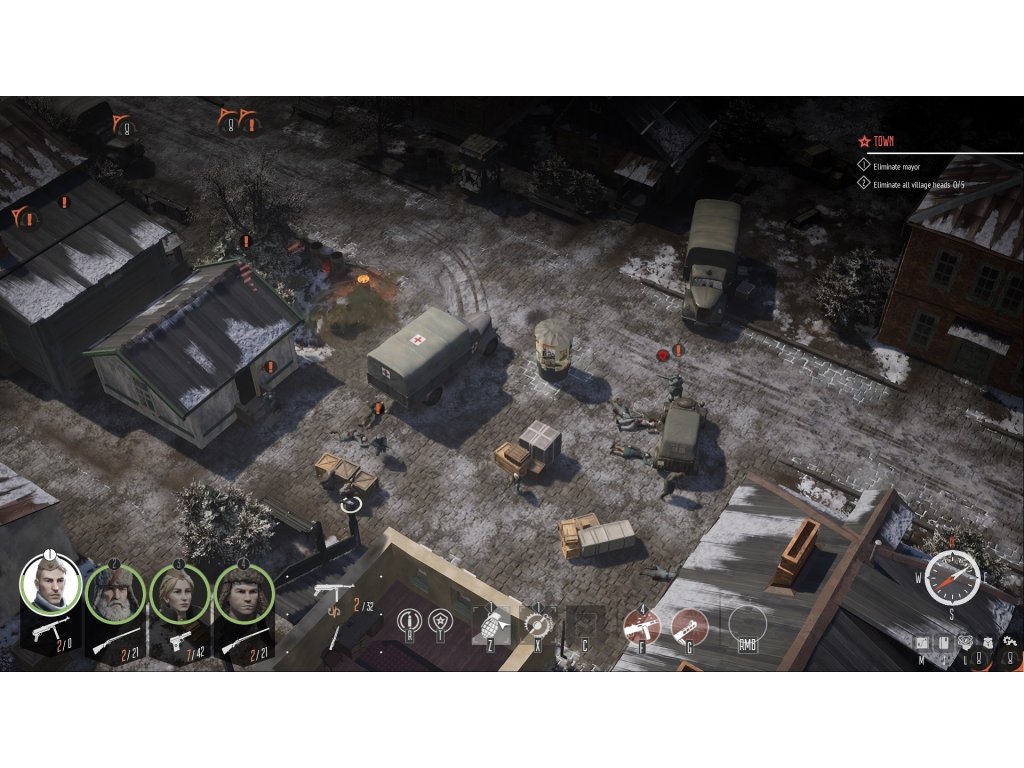Select the fur-hat soldier portrait
This screenshot has width=1024, height=768.
[x=243, y=593]
